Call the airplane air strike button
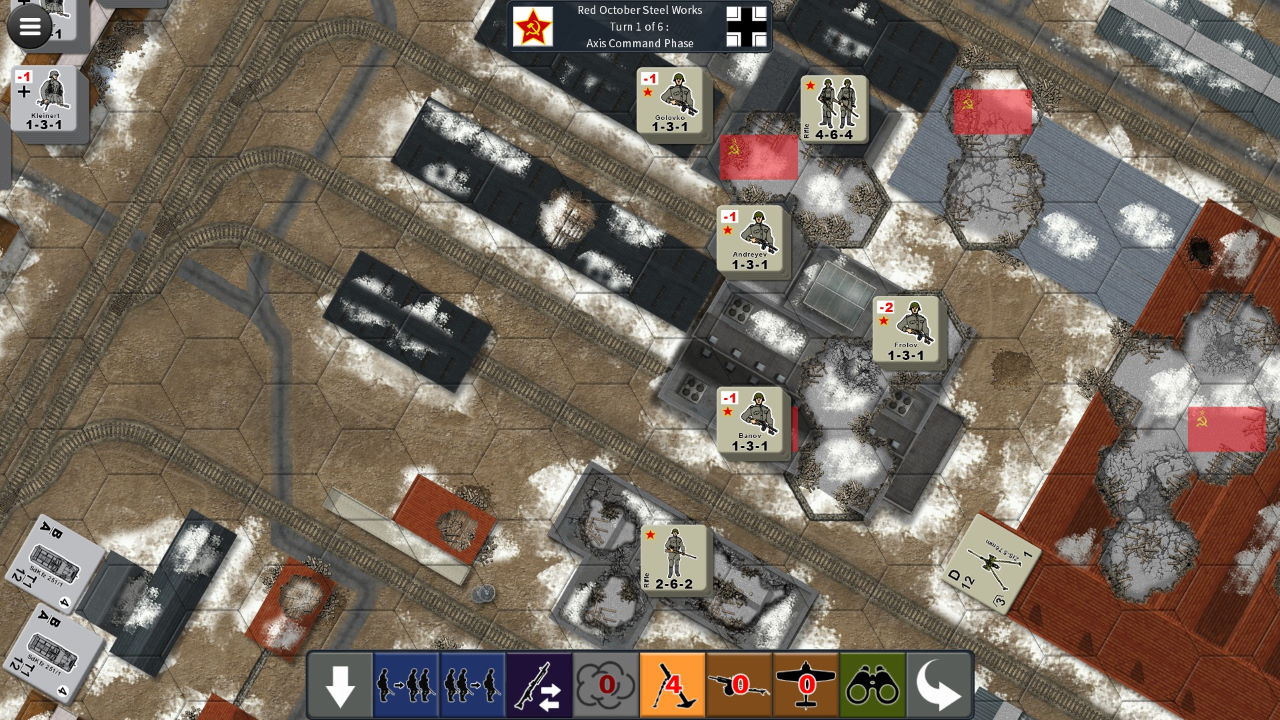This screenshot has height=720, width=1280. click(805, 686)
